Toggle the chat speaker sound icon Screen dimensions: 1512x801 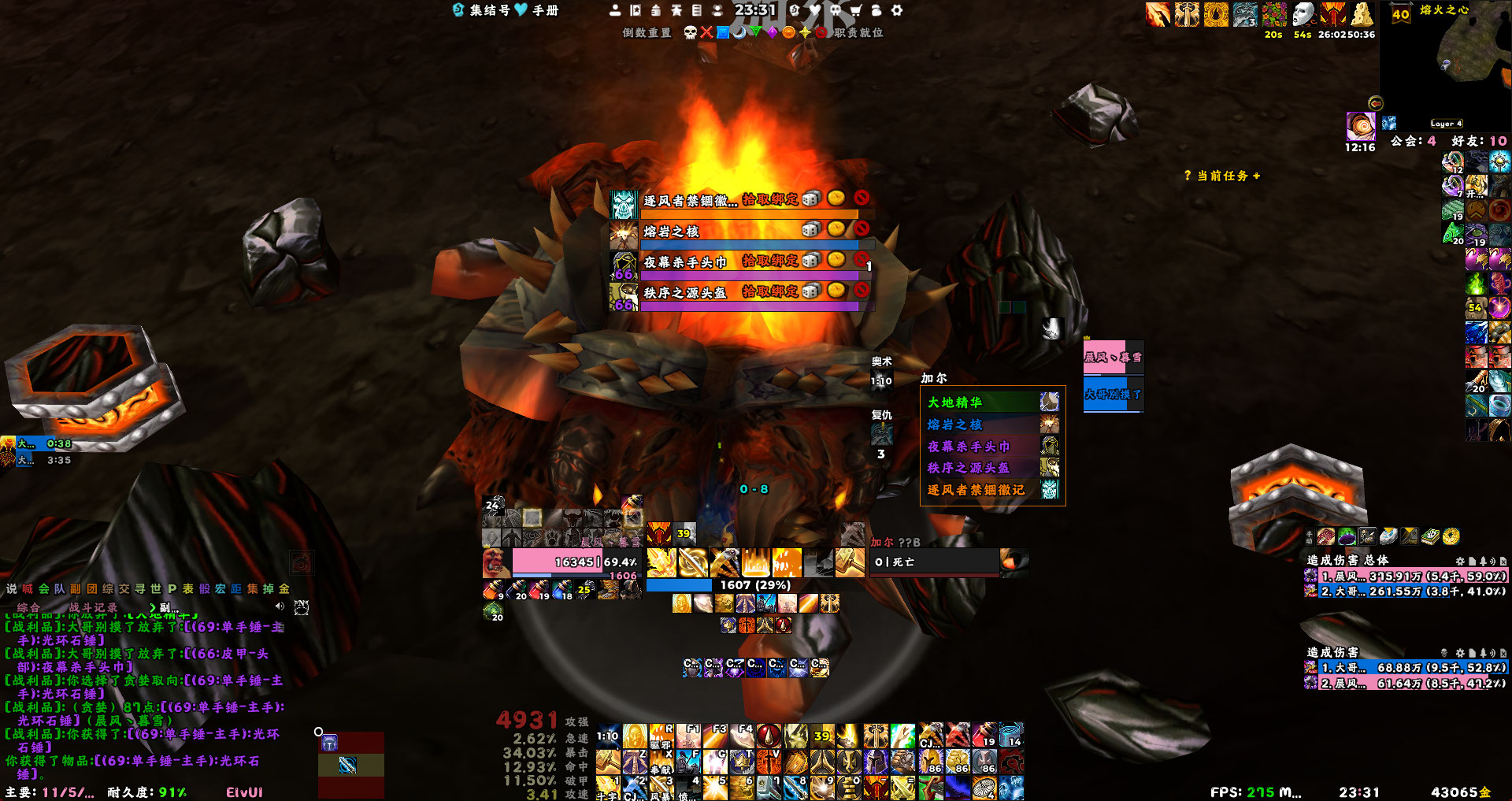pos(279,606)
